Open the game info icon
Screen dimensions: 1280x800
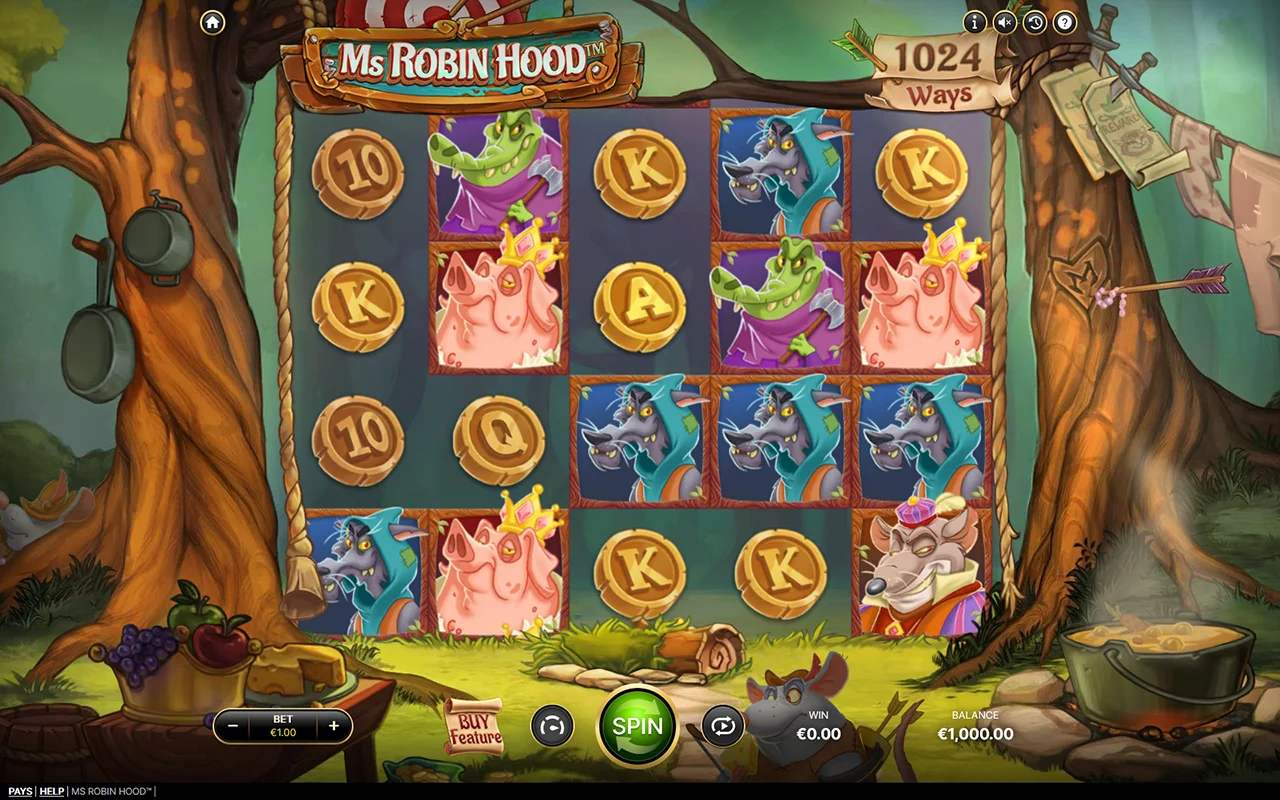coord(974,22)
